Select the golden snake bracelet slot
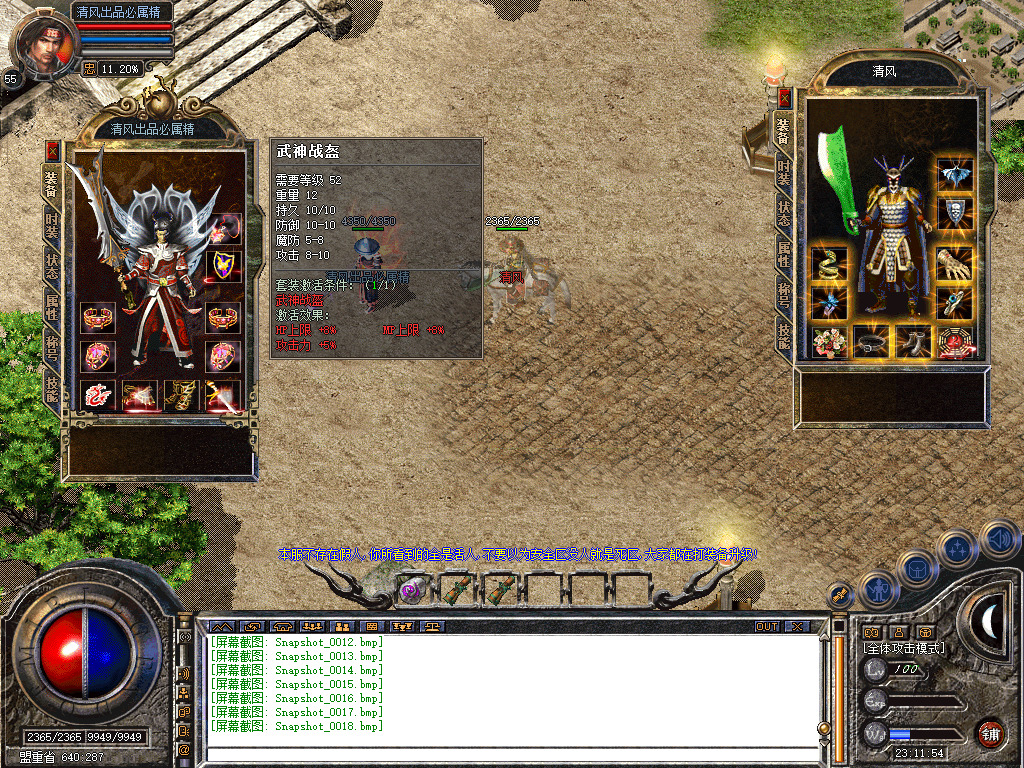 point(829,263)
